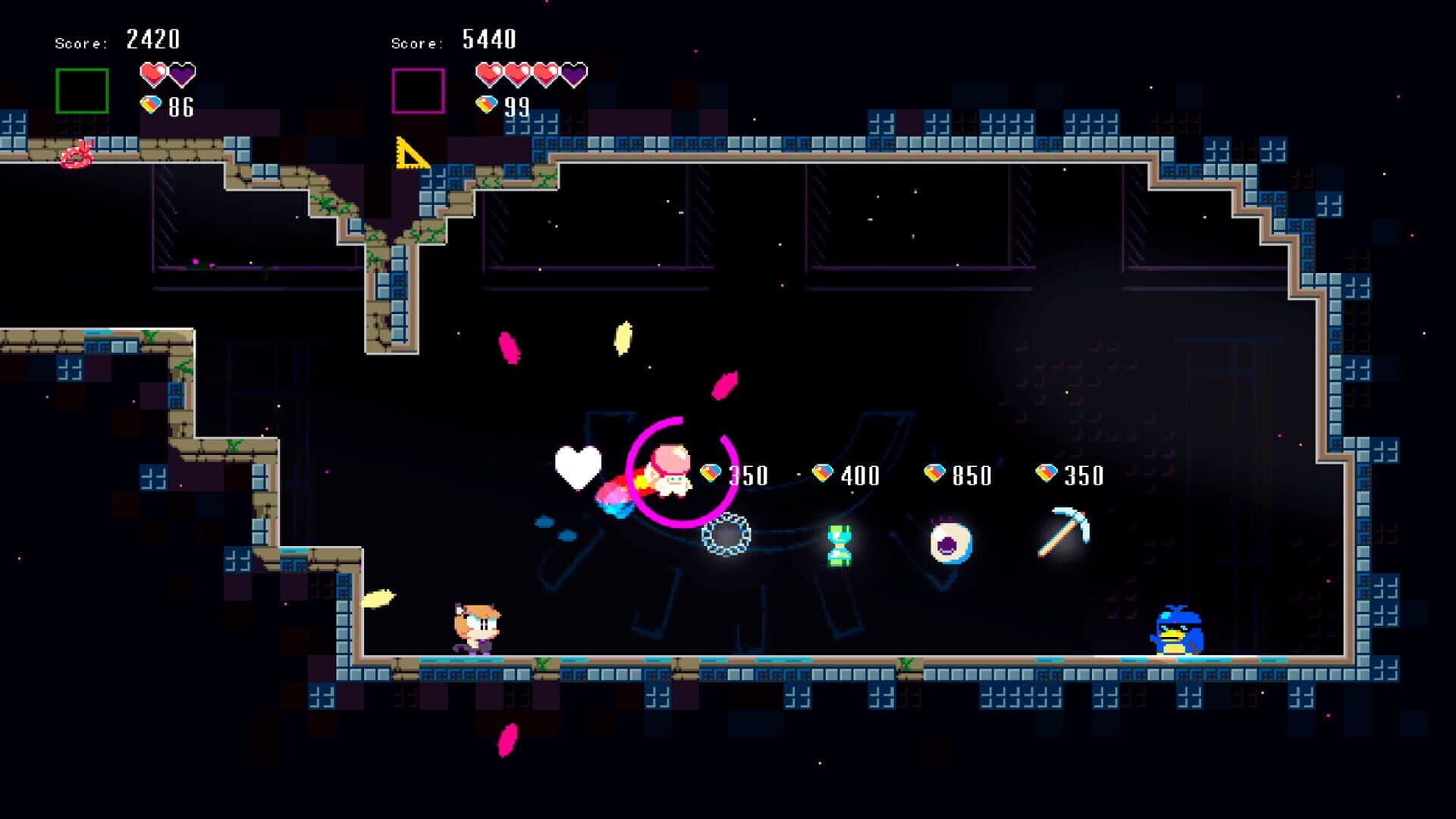Click the pink crab on the top-left ledge
The width and height of the screenshot is (1456, 819).
[x=76, y=153]
